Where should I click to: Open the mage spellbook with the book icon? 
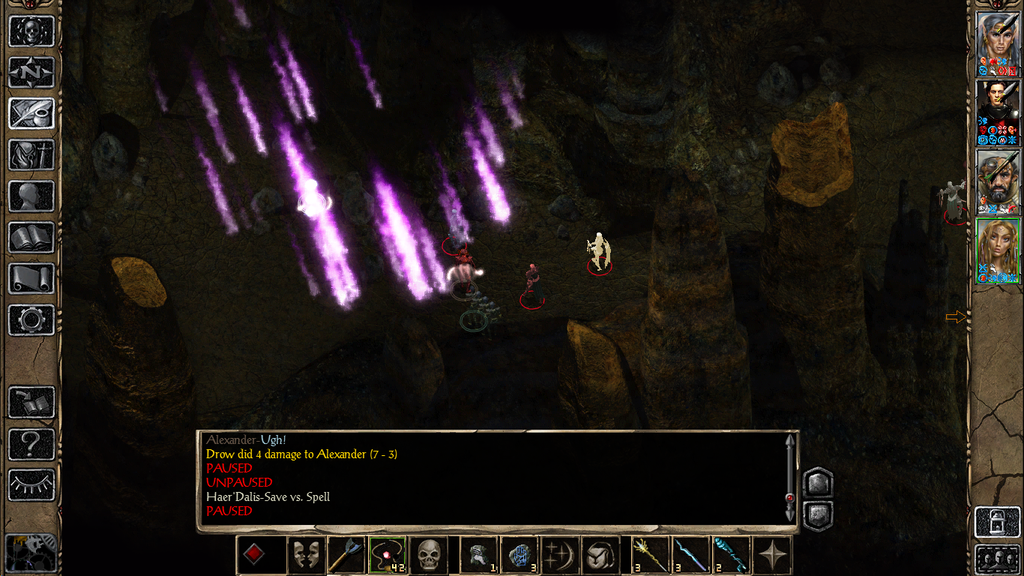point(31,237)
